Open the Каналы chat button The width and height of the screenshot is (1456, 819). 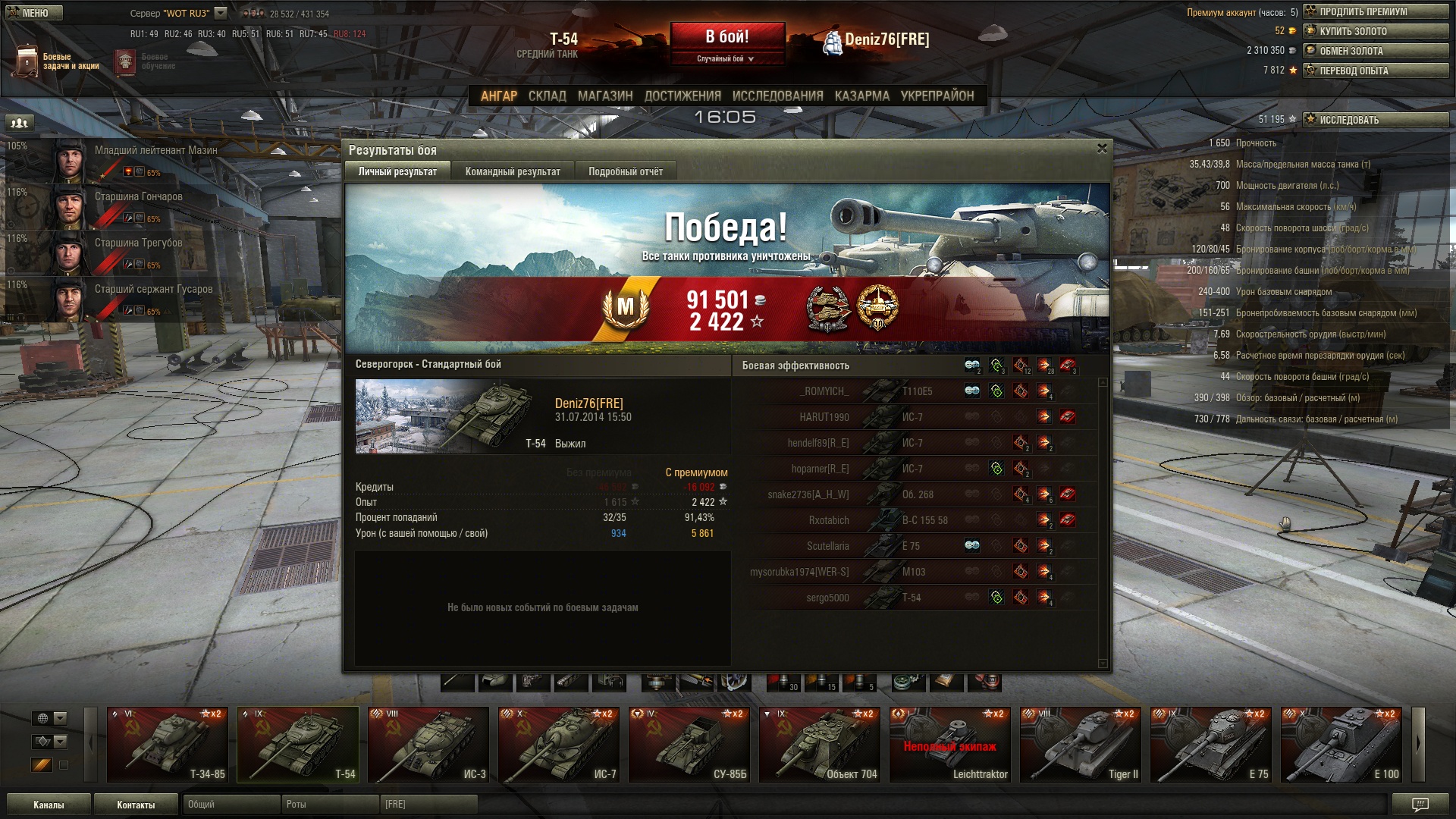49,805
